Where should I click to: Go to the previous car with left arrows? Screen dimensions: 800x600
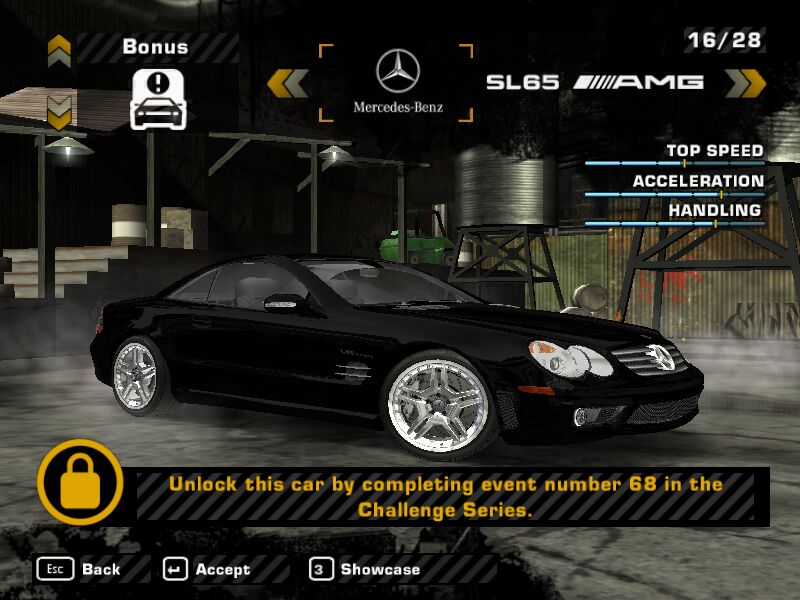288,83
